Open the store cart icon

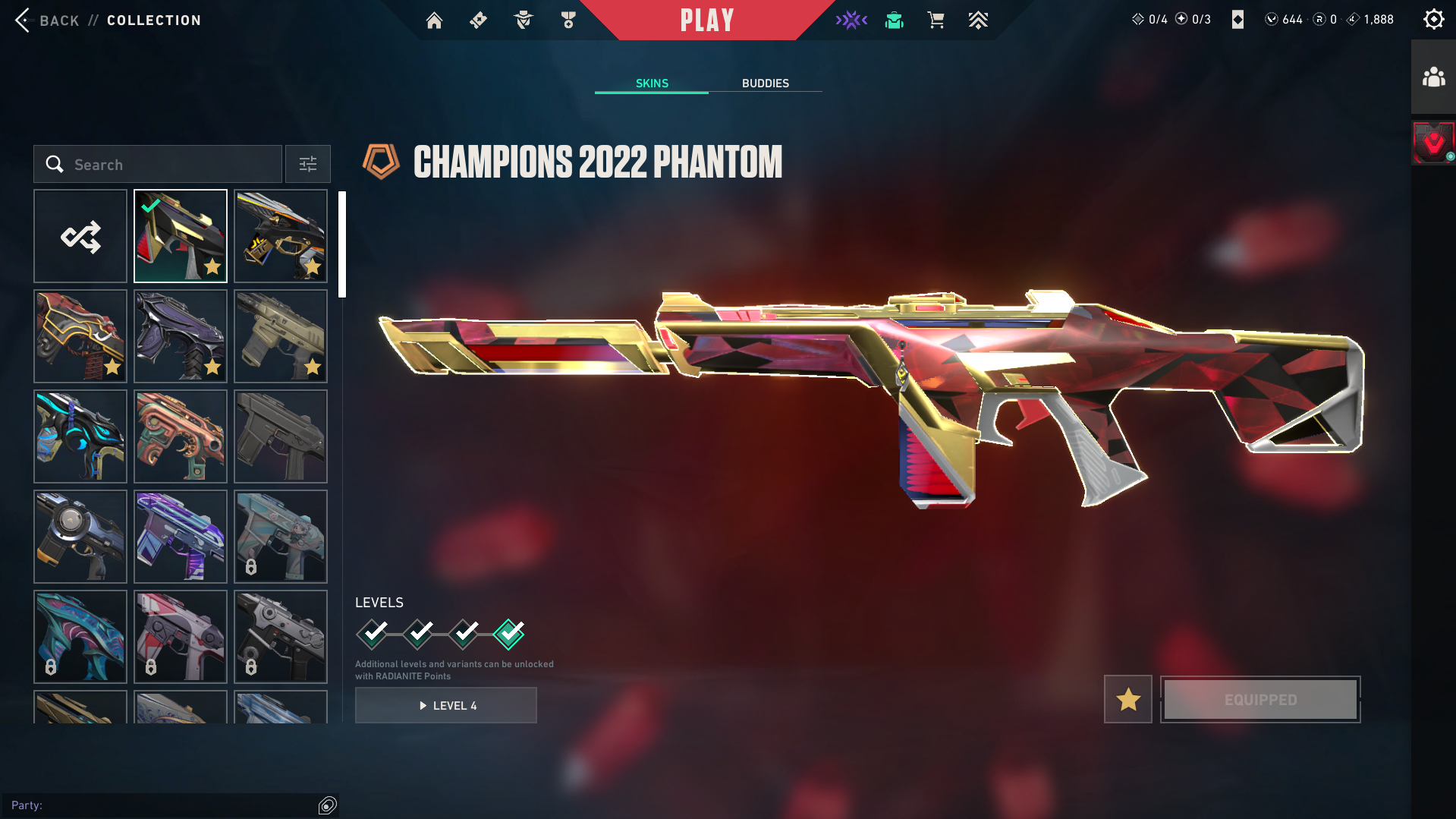(936, 20)
